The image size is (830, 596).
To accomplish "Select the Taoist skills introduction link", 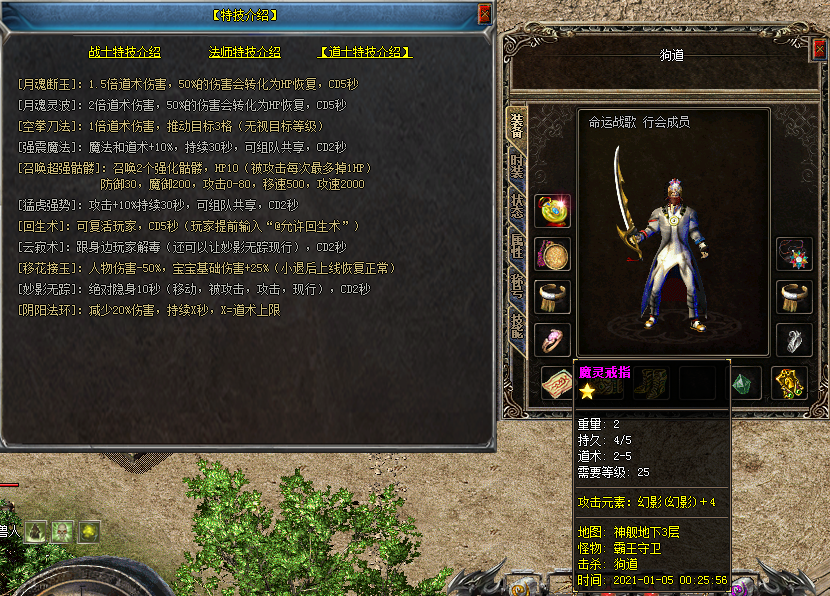I will pos(365,52).
